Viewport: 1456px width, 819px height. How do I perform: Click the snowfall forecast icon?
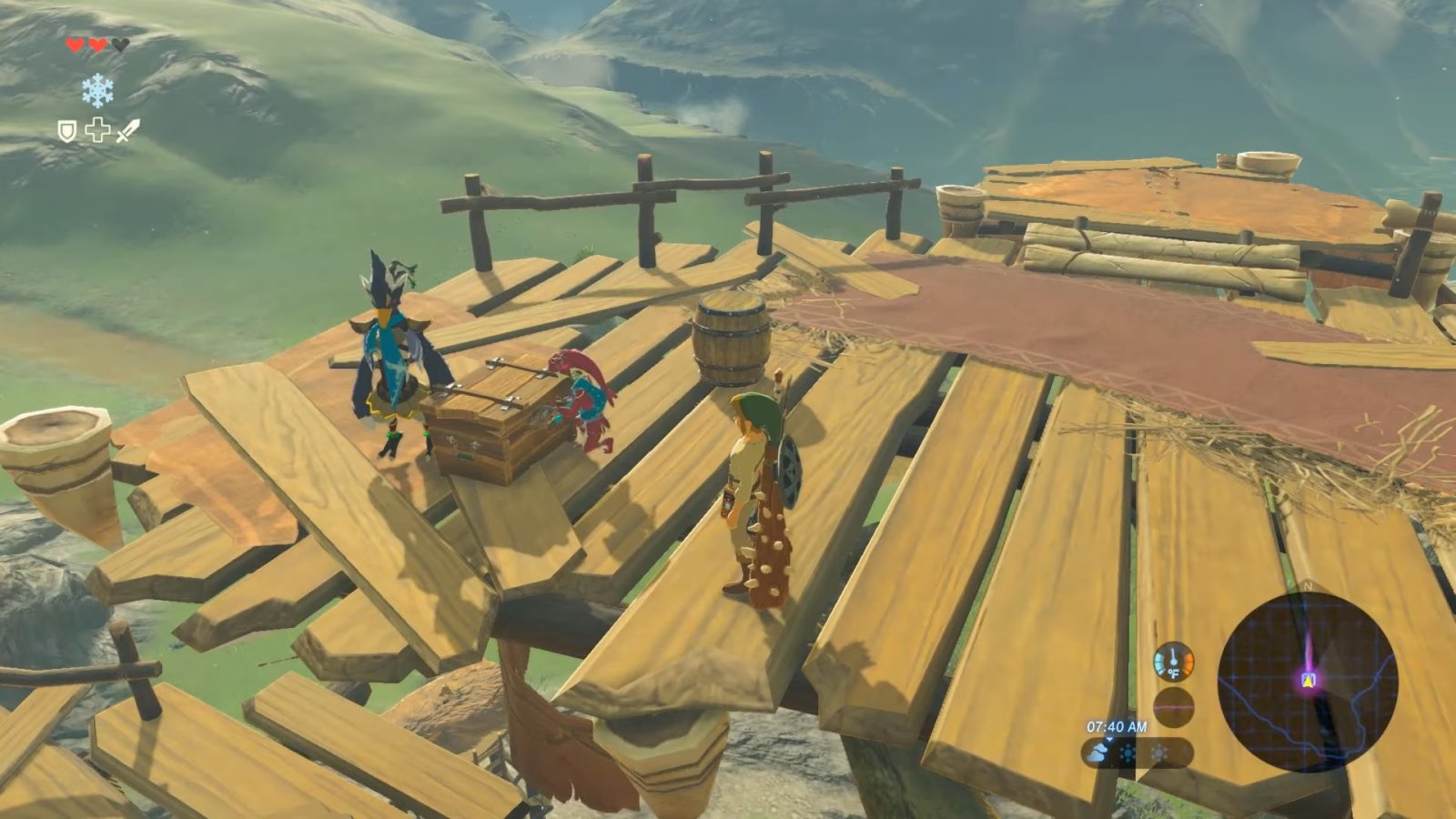click(1127, 753)
